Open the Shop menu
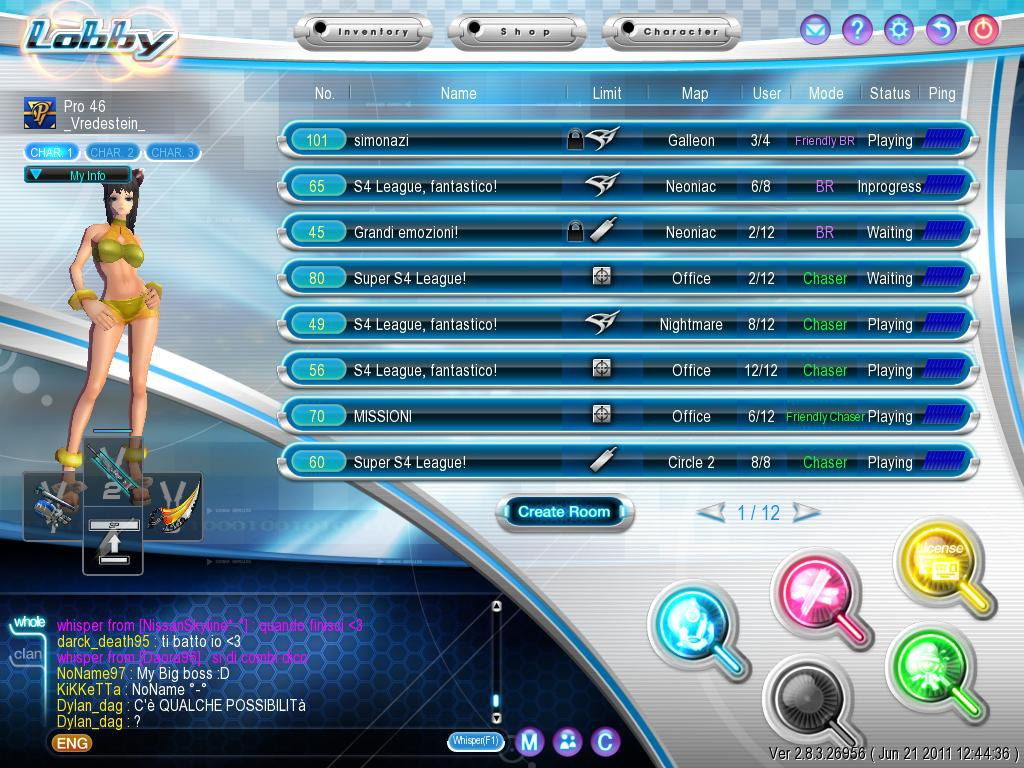The width and height of the screenshot is (1024, 768). (x=517, y=32)
